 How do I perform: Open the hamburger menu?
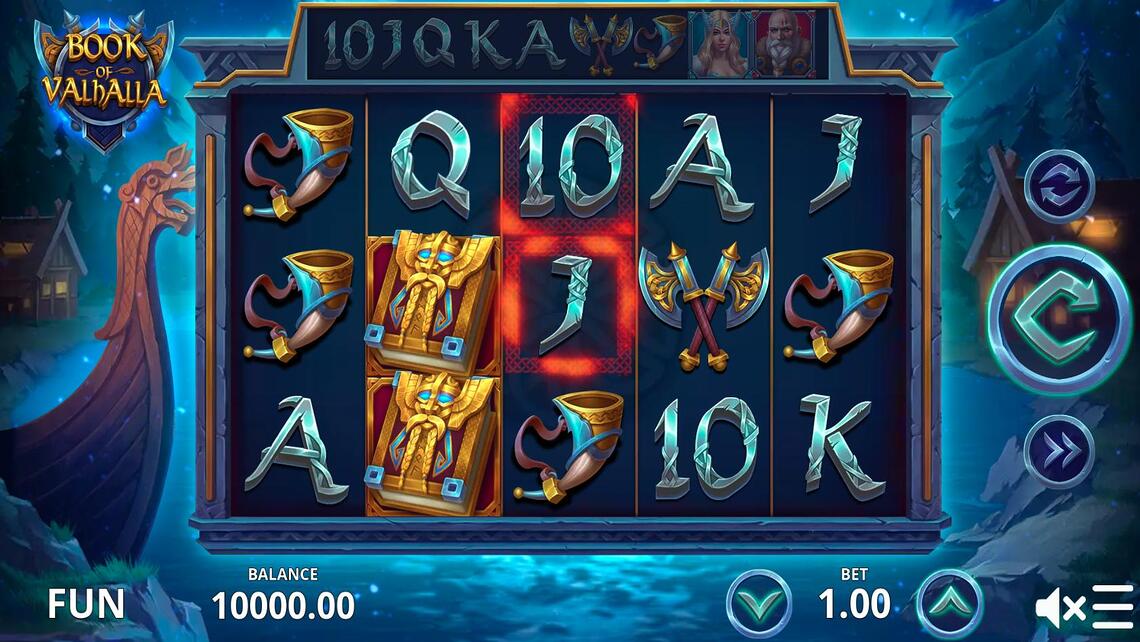[x=1113, y=606]
